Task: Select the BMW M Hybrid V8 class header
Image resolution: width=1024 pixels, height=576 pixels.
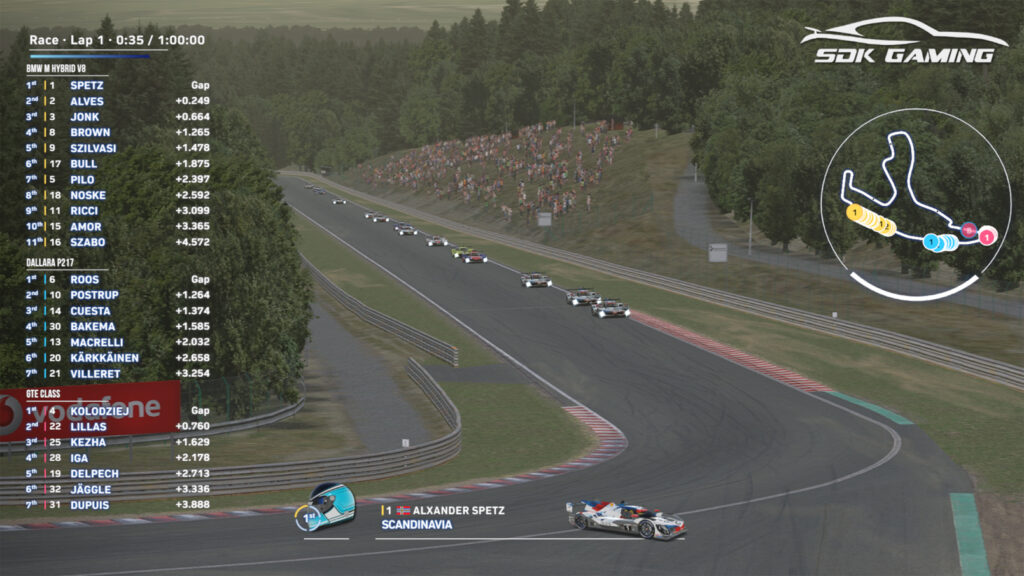Action: 64,69
